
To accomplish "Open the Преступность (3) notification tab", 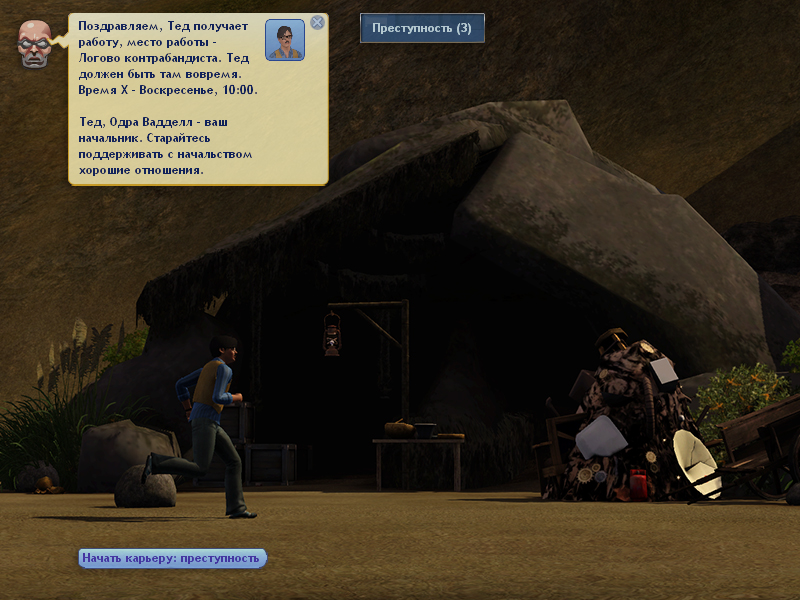I will coord(422,28).
